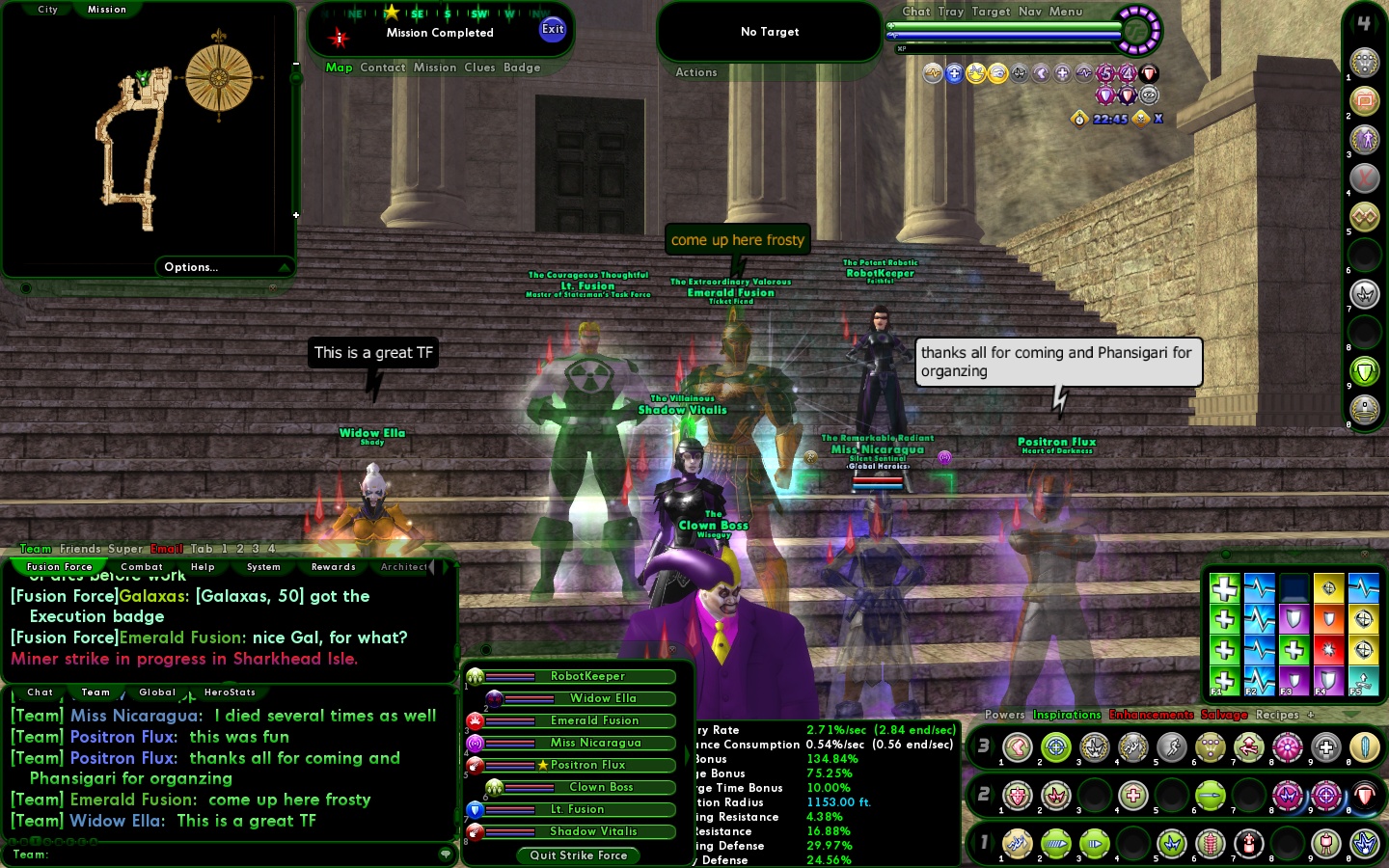Open the Friends window tab
1389x868 pixels.
[80, 549]
